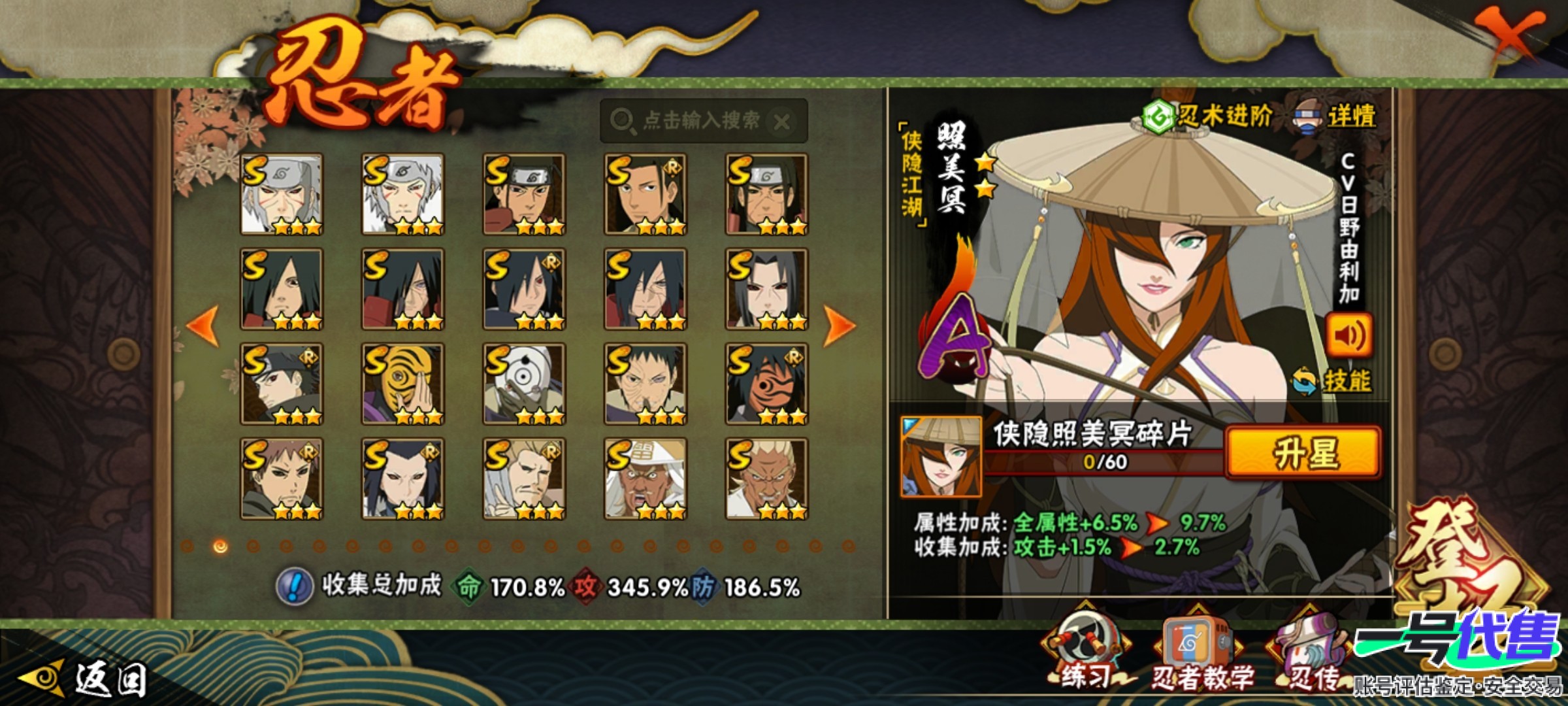
Task: Clear the search box with its X
Action: (782, 122)
